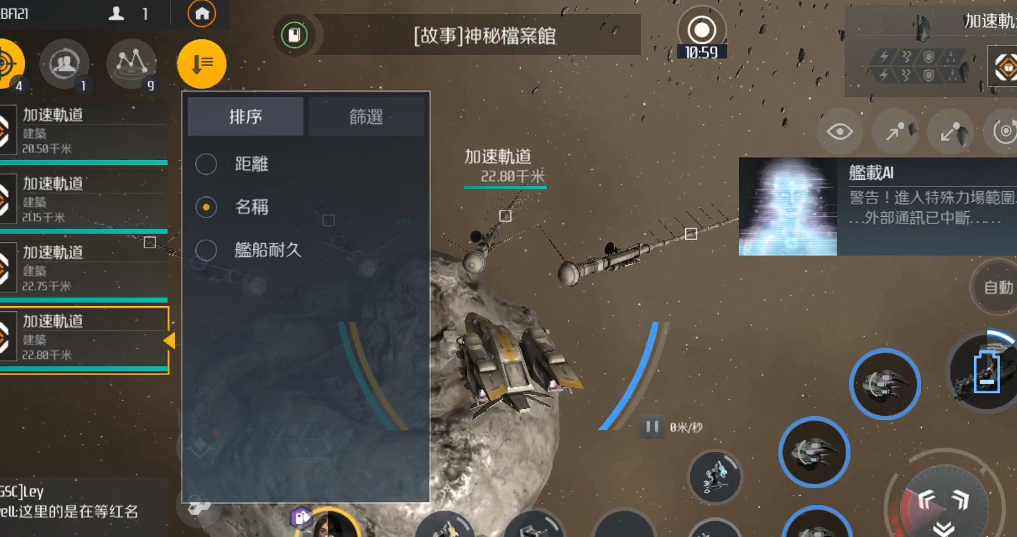Image resolution: width=1017 pixels, height=537 pixels.
Task: Click the speed pause button
Action: [x=651, y=427]
